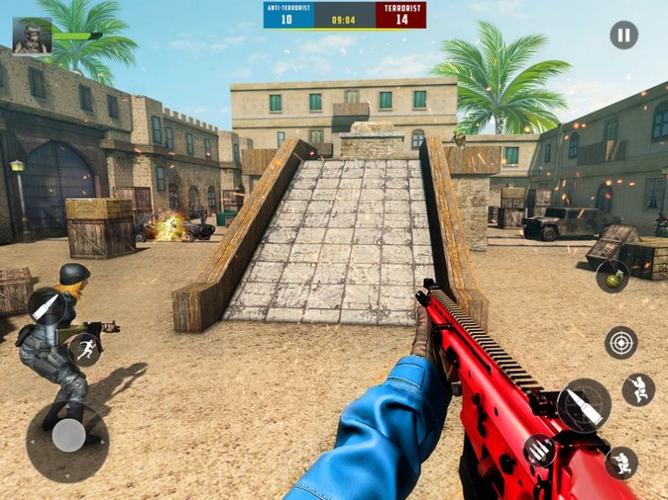Tap the small bullet fire button above the sprint icon
Image resolution: width=668 pixels, height=500 pixels.
pyautogui.click(x=45, y=306)
